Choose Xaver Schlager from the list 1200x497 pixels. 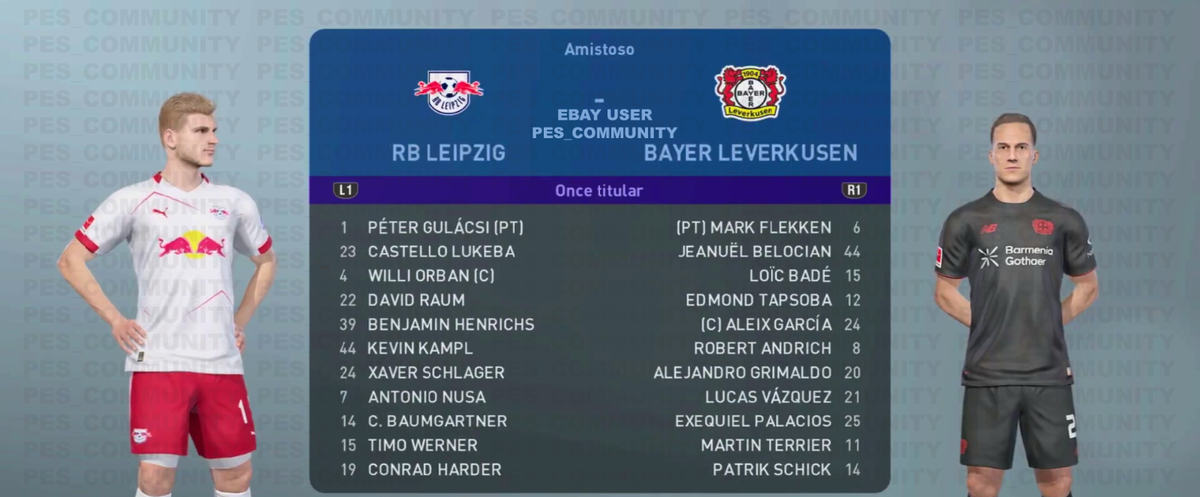coord(436,372)
